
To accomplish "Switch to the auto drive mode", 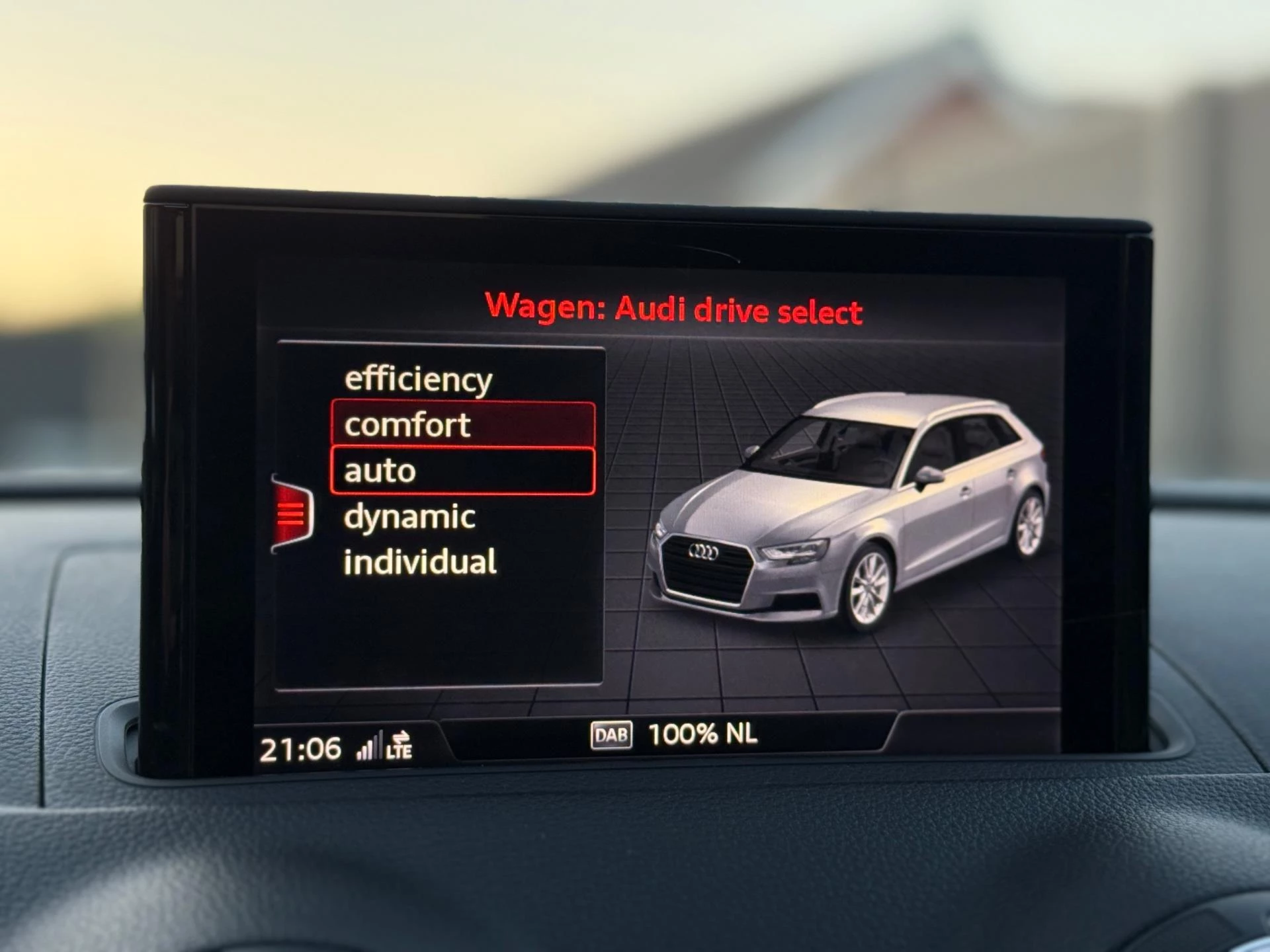I will [x=462, y=471].
